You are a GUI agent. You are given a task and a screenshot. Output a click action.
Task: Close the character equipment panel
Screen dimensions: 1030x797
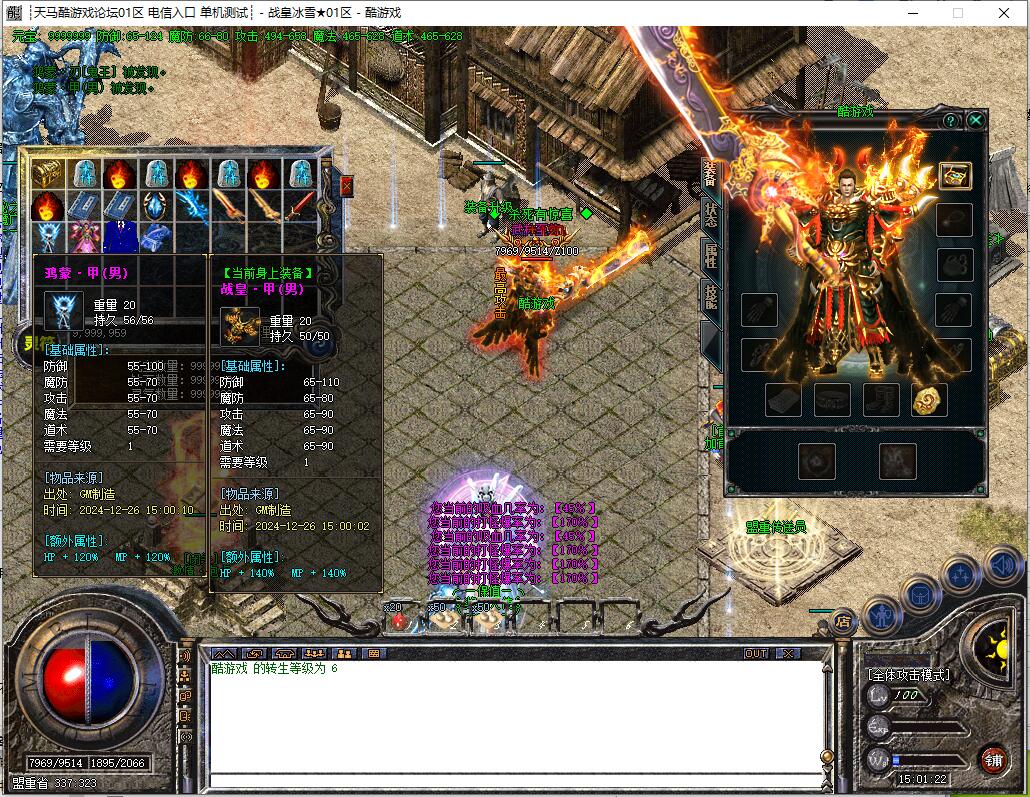[x=976, y=121]
